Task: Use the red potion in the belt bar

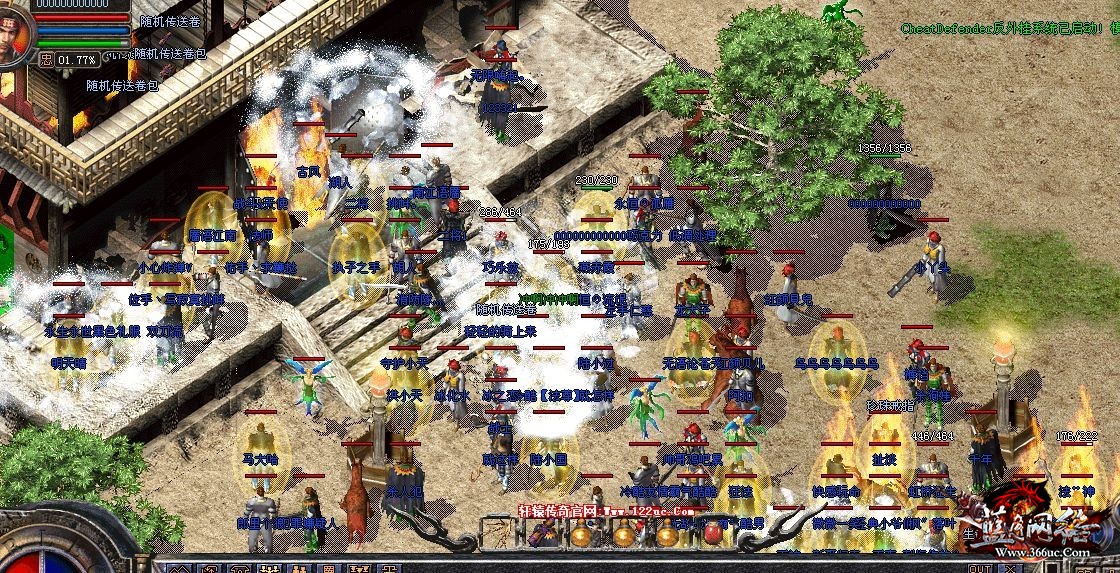Action: (x=713, y=532)
